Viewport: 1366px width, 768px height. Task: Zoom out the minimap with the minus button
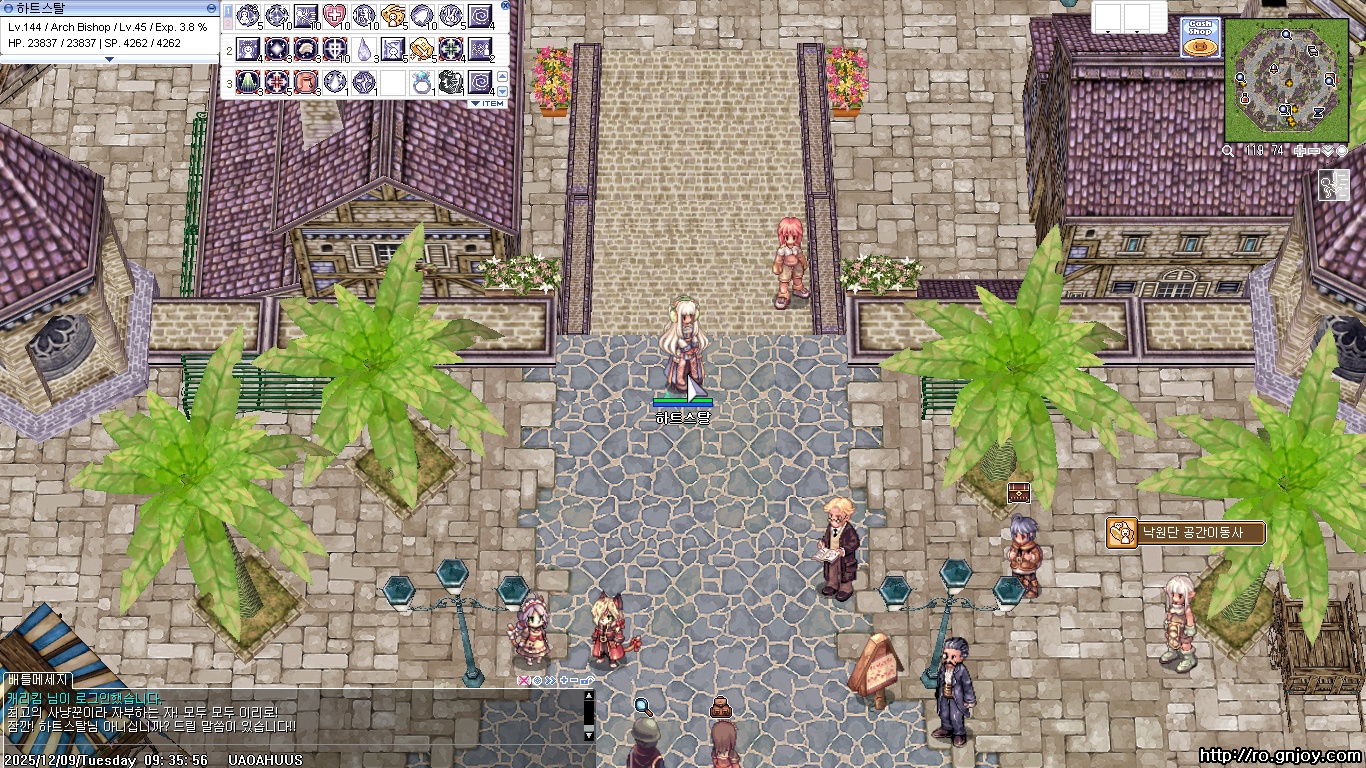[1316, 151]
